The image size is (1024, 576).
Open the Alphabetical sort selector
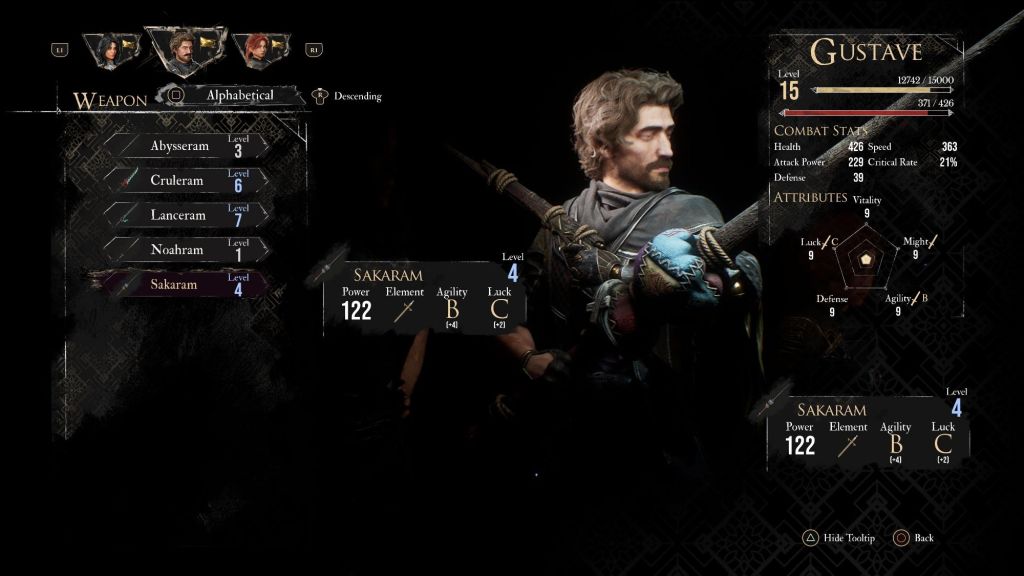click(238, 96)
